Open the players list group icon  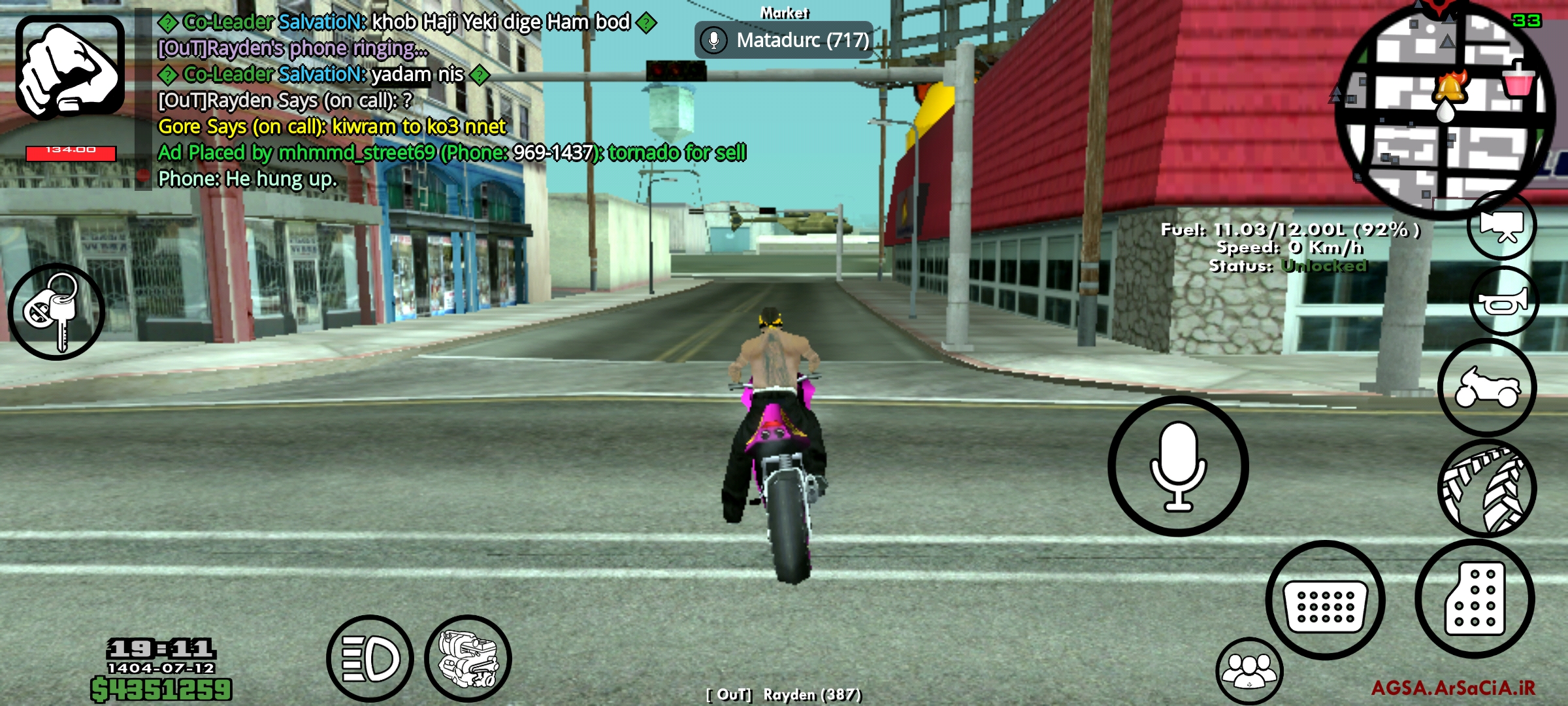click(1249, 671)
